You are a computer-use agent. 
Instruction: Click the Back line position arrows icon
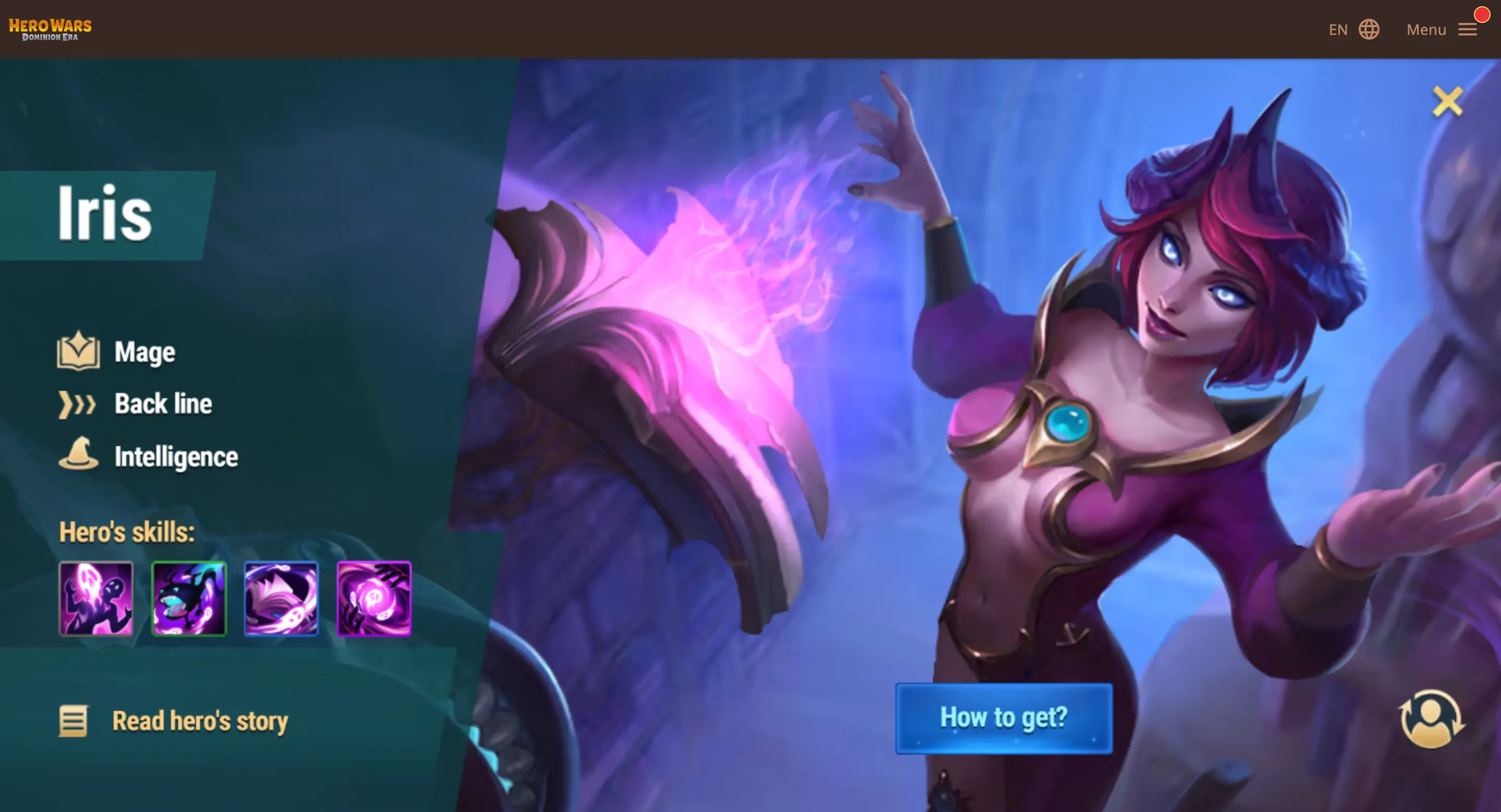coord(77,403)
